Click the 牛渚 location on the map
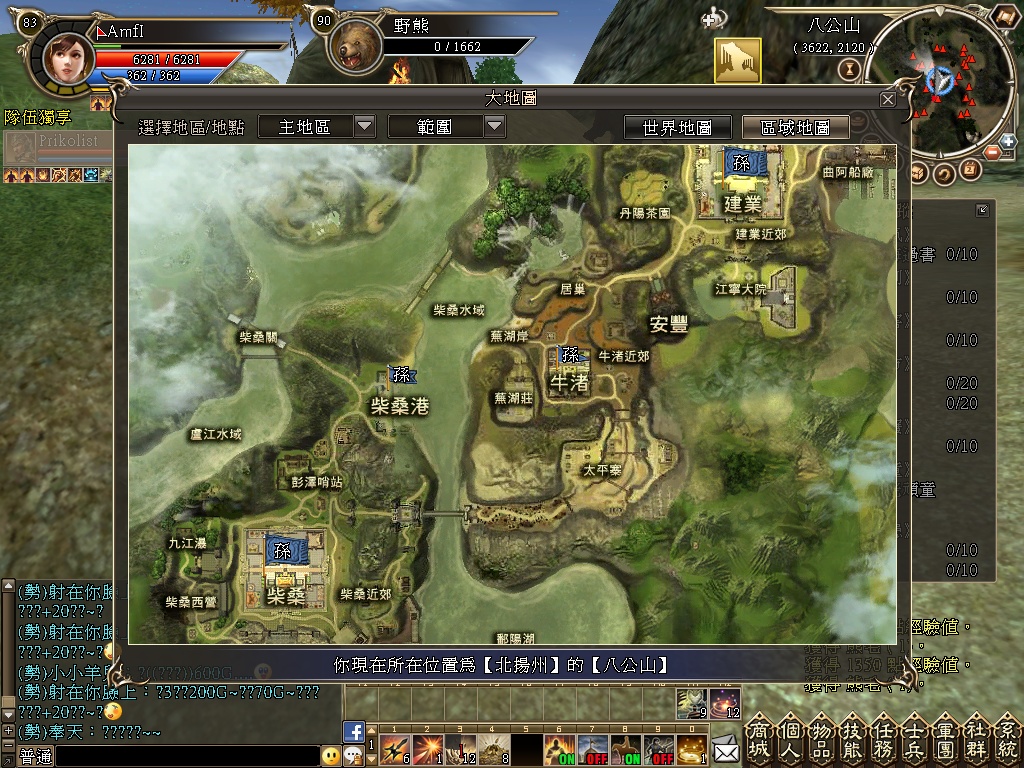1024x768 pixels. coord(568,381)
